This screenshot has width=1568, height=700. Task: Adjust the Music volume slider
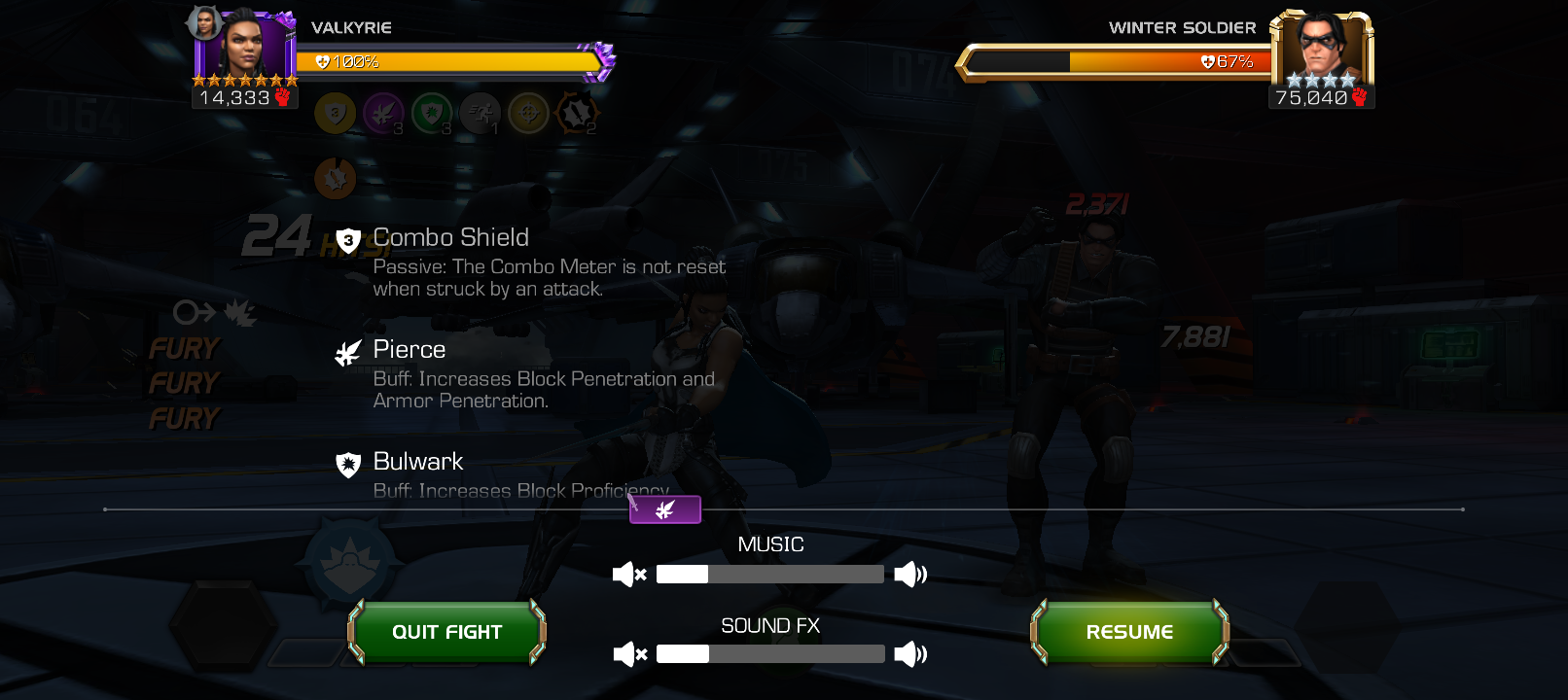point(769,575)
